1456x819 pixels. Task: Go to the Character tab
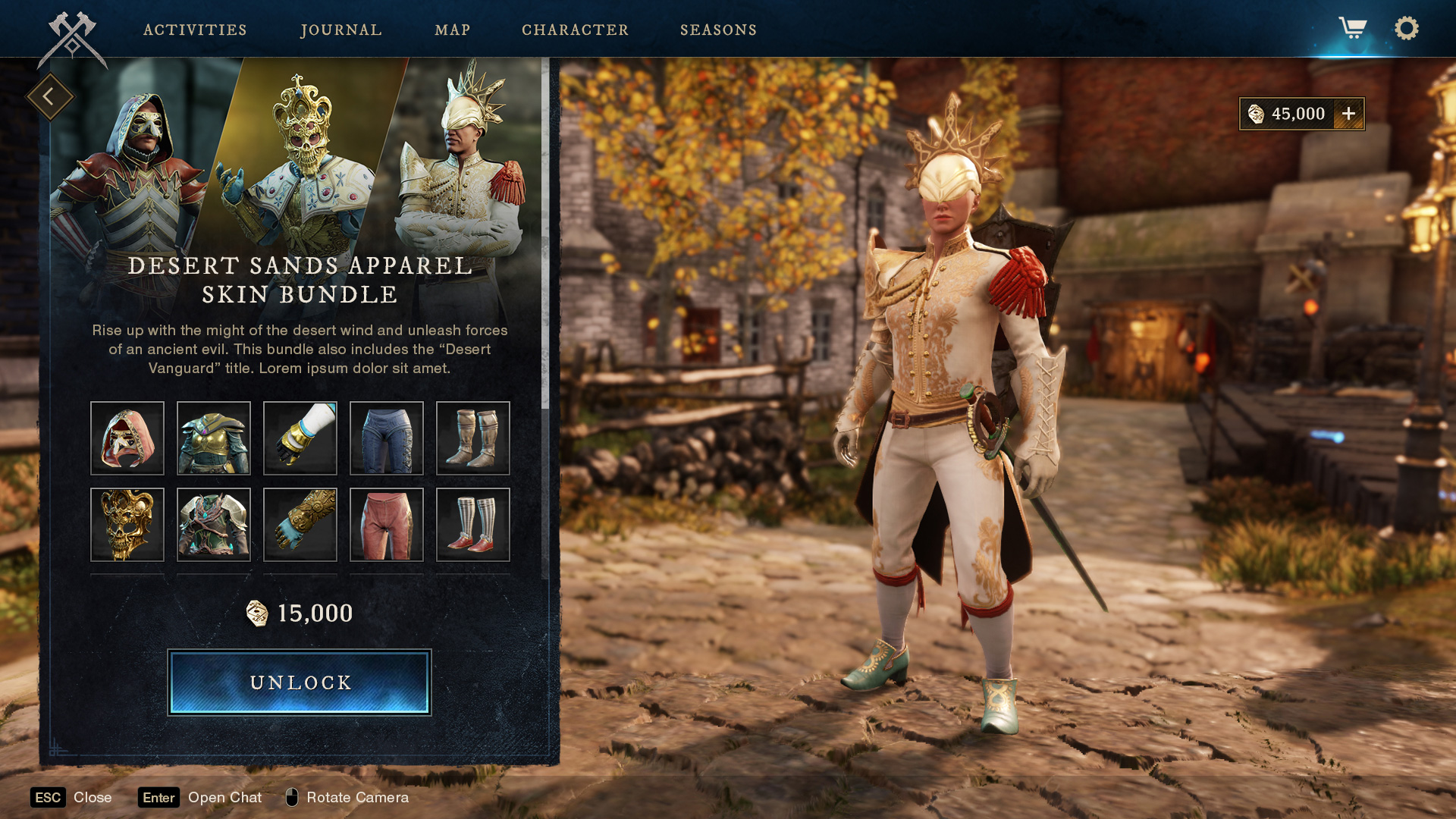(575, 30)
